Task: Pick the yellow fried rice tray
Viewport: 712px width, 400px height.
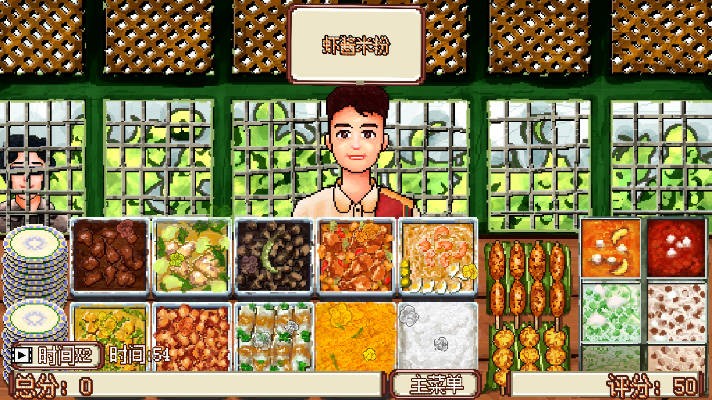Action: click(x=355, y=332)
